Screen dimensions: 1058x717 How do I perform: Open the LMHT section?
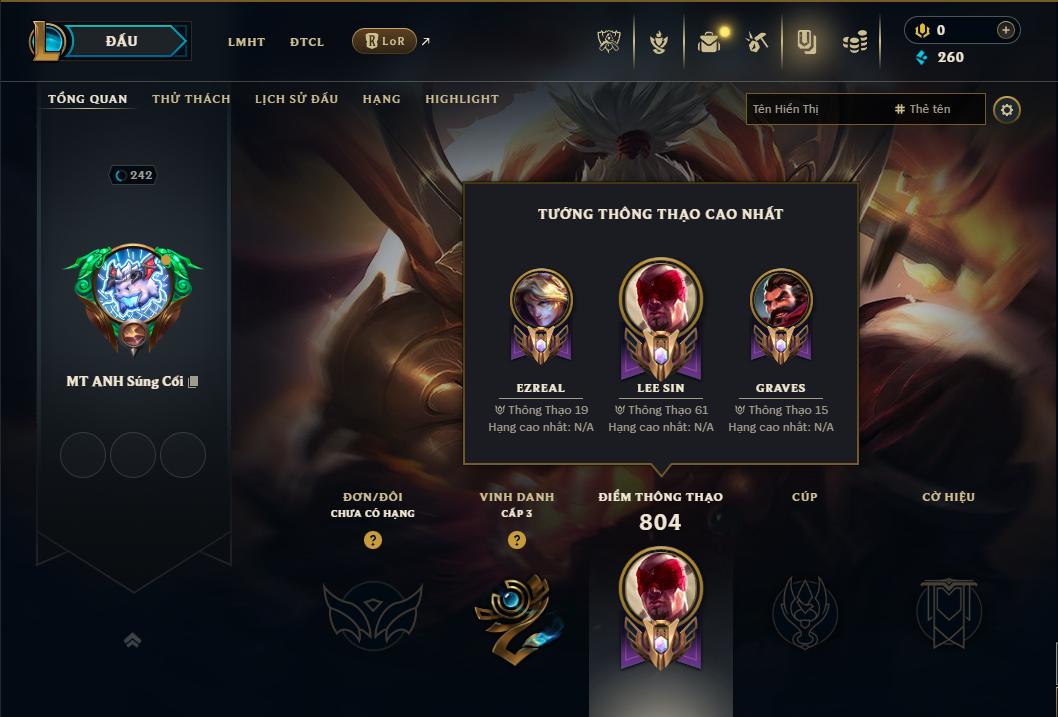(246, 42)
